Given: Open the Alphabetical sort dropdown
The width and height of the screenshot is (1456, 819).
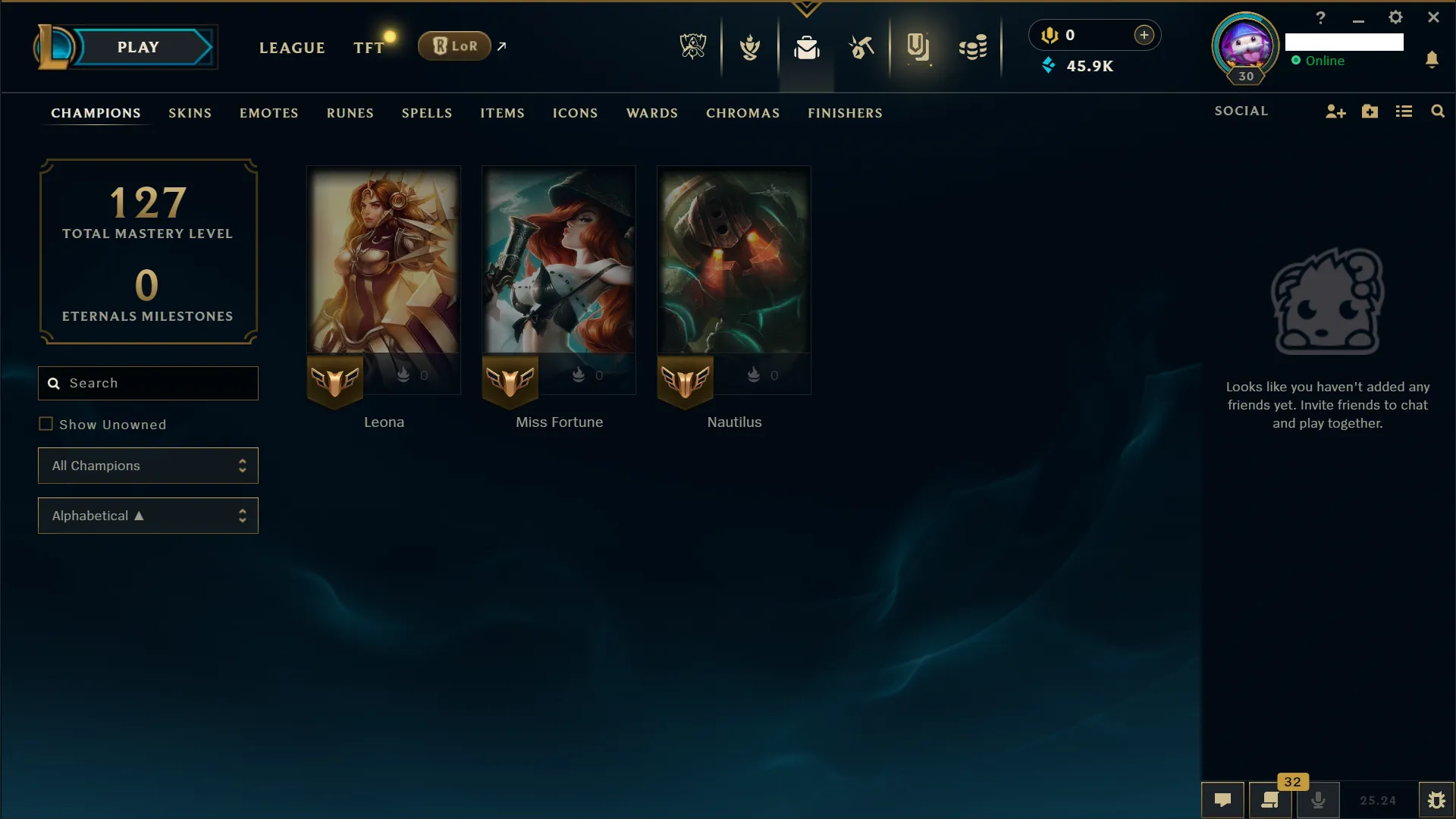Looking at the screenshot, I should pyautogui.click(x=148, y=516).
